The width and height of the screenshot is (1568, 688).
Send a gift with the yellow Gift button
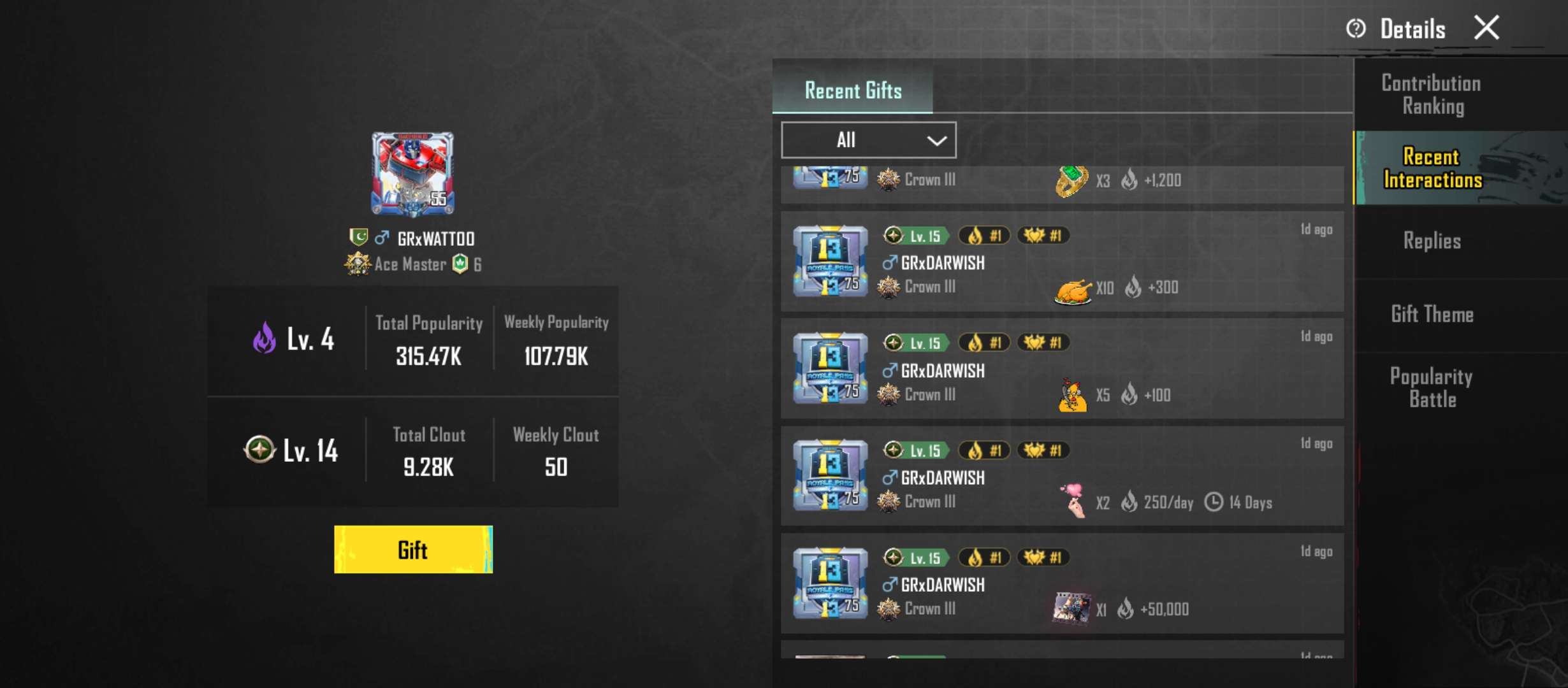[x=413, y=550]
